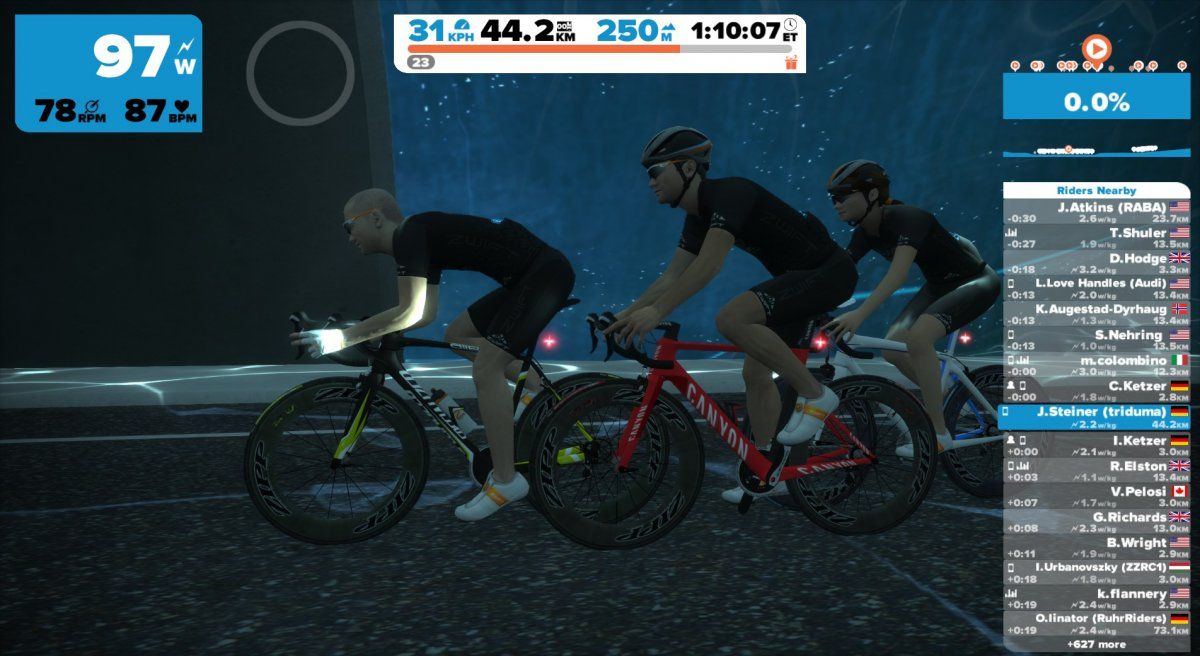The width and height of the screenshot is (1200, 656).
Task: Click rider K.Augestad-Dyrhaug's entry
Action: [1097, 314]
